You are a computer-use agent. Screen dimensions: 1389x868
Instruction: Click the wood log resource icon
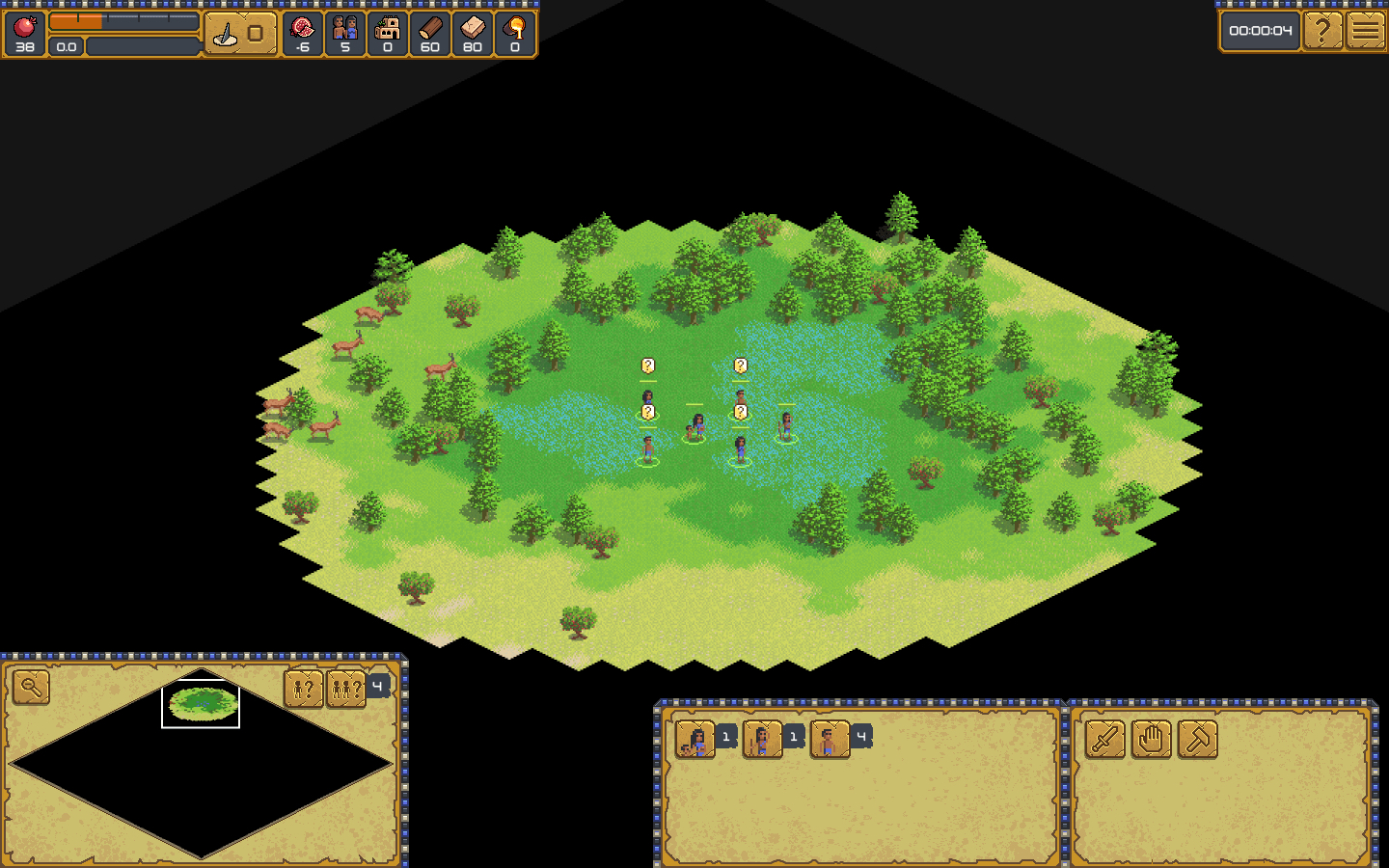(x=430, y=27)
